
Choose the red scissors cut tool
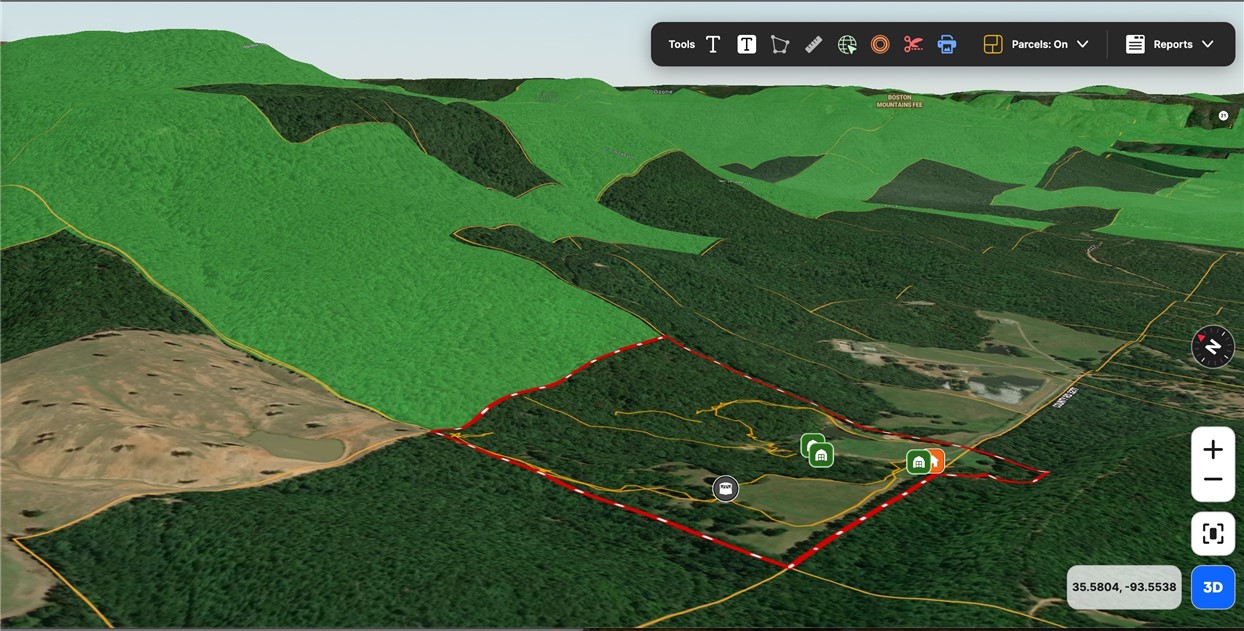tap(913, 44)
